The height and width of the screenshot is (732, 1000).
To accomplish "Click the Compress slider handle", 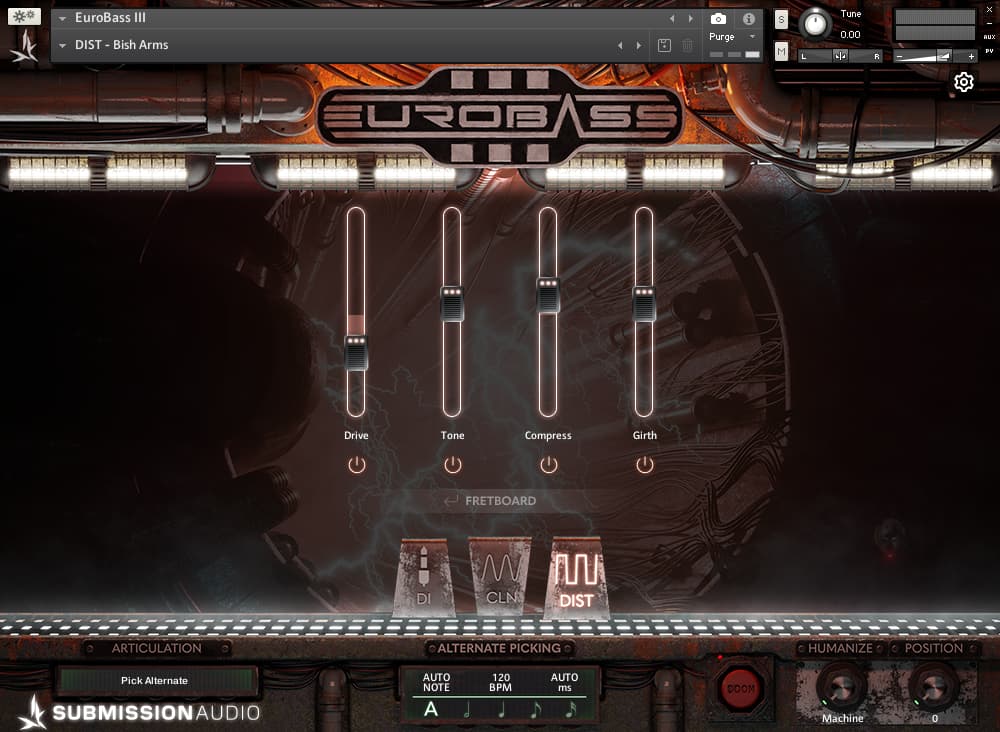I will (x=548, y=295).
